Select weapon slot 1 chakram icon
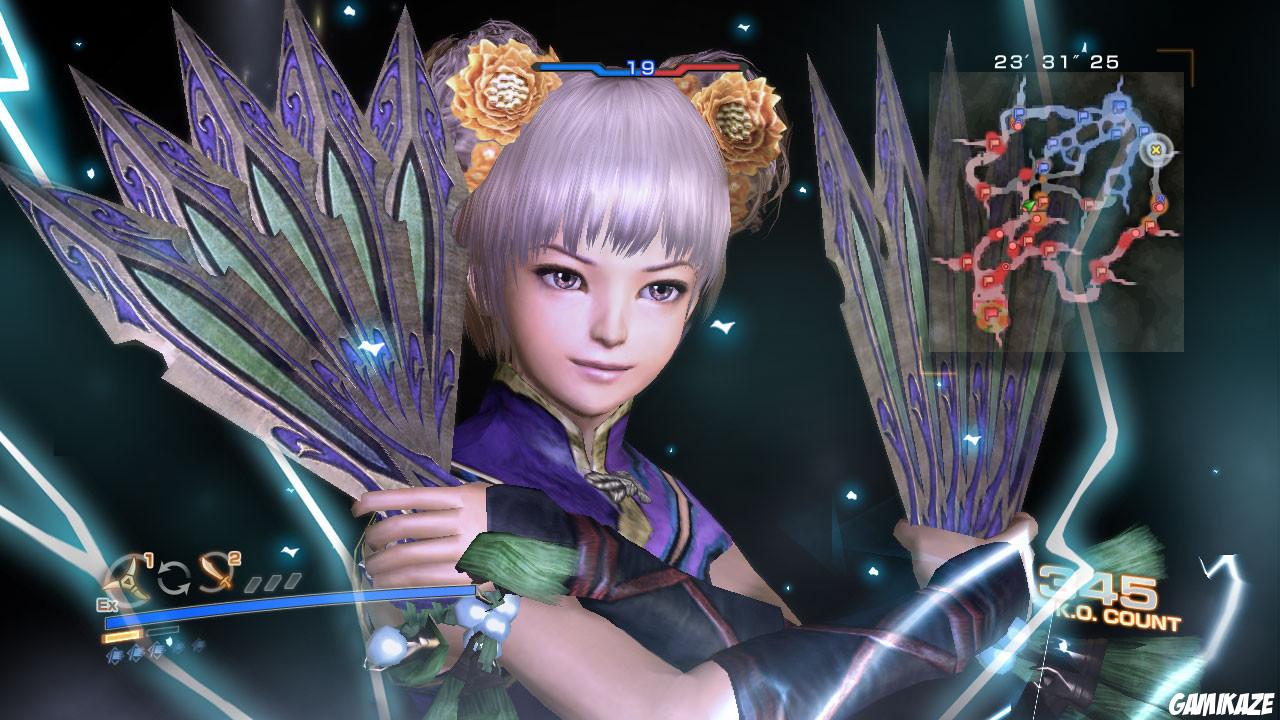Image resolution: width=1280 pixels, height=720 pixels. (127, 577)
